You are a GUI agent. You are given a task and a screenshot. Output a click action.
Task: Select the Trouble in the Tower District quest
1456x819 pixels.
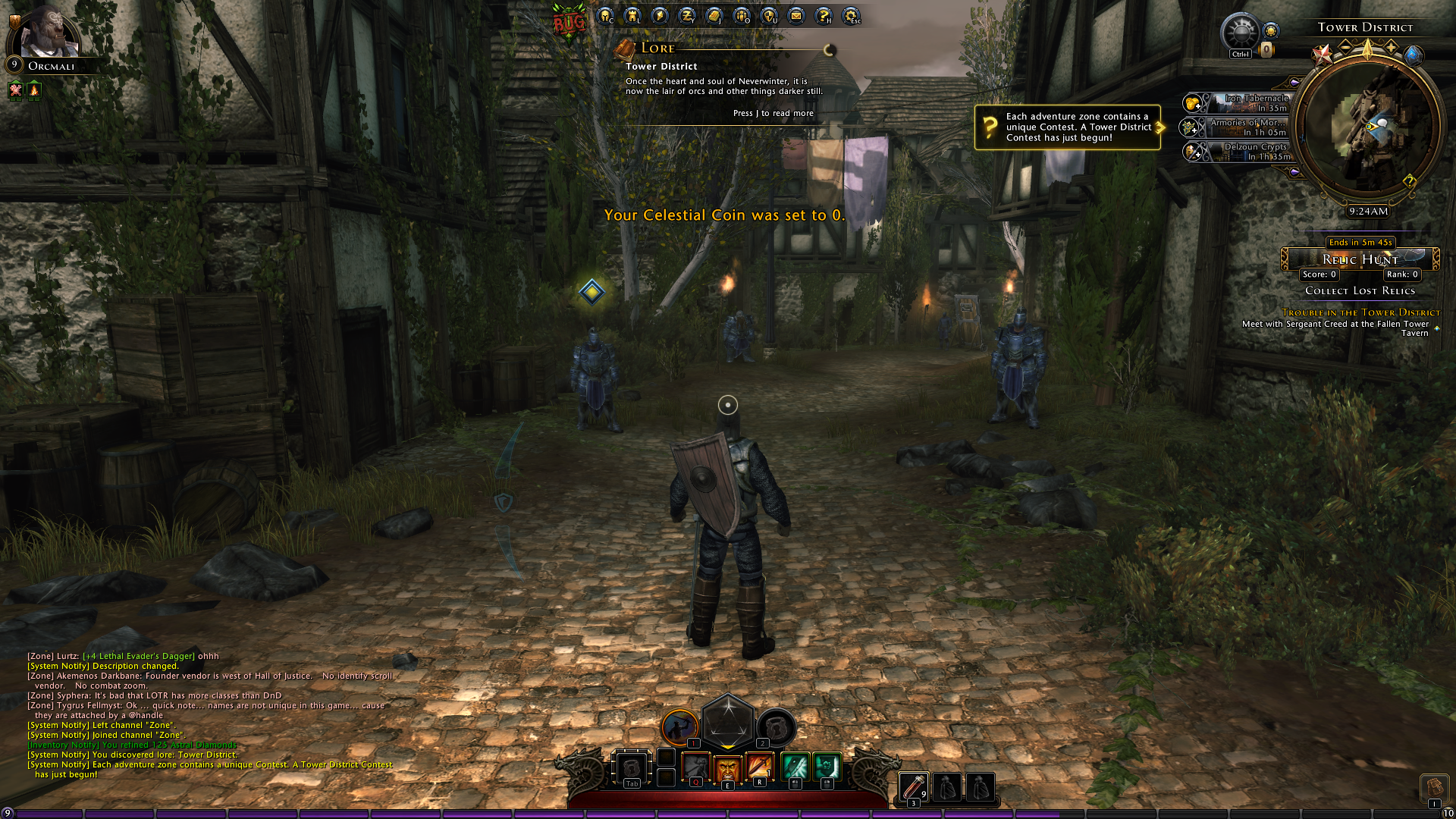point(1360,312)
